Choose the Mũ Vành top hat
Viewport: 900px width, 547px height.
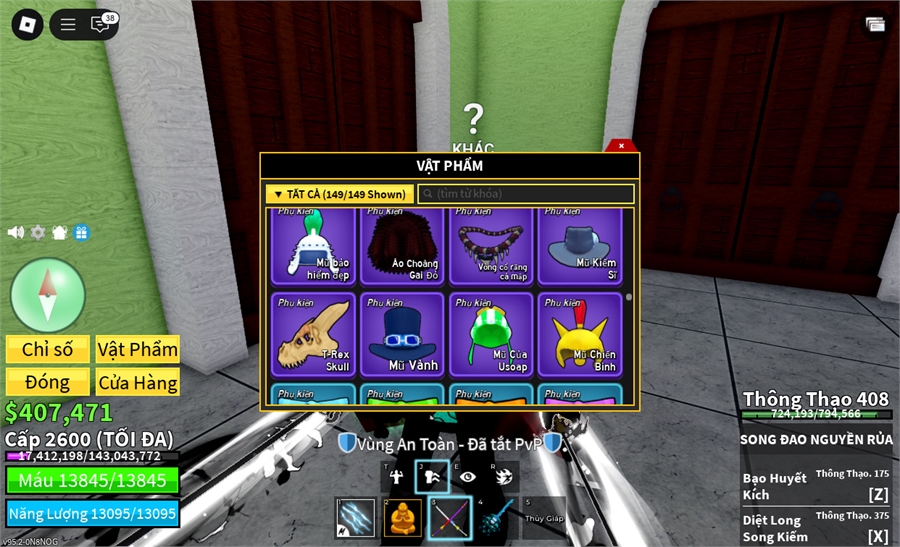402,334
